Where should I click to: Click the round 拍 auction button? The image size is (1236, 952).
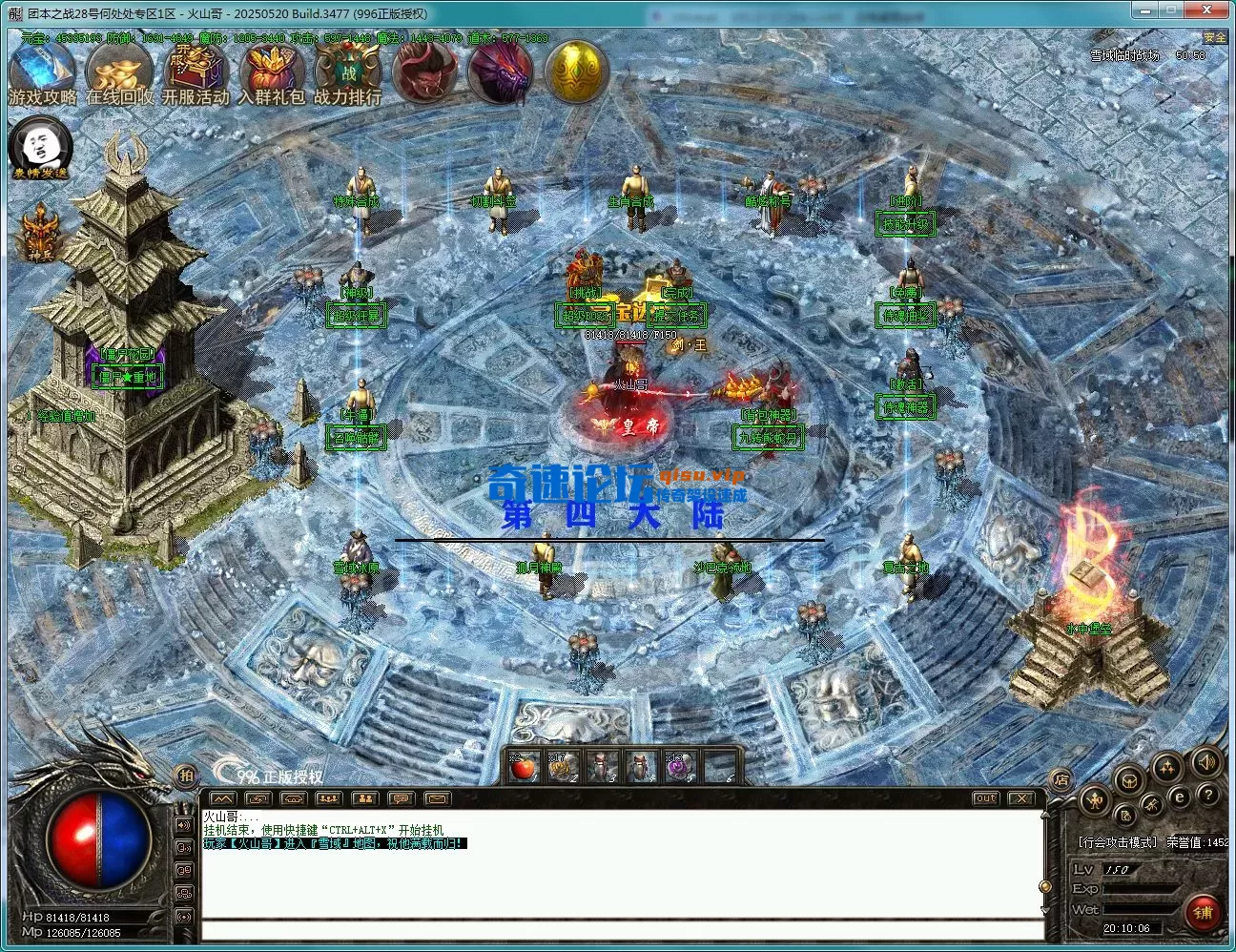(x=185, y=776)
